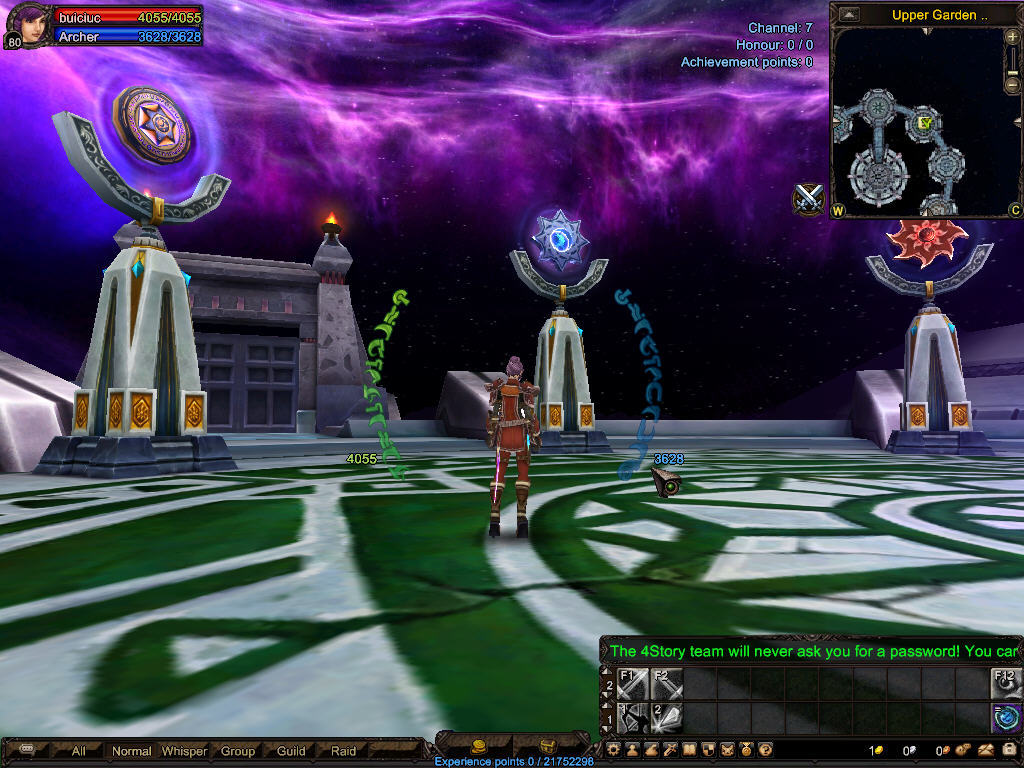
Task: Zoom out the minimap with minus button
Action: [x=1012, y=84]
